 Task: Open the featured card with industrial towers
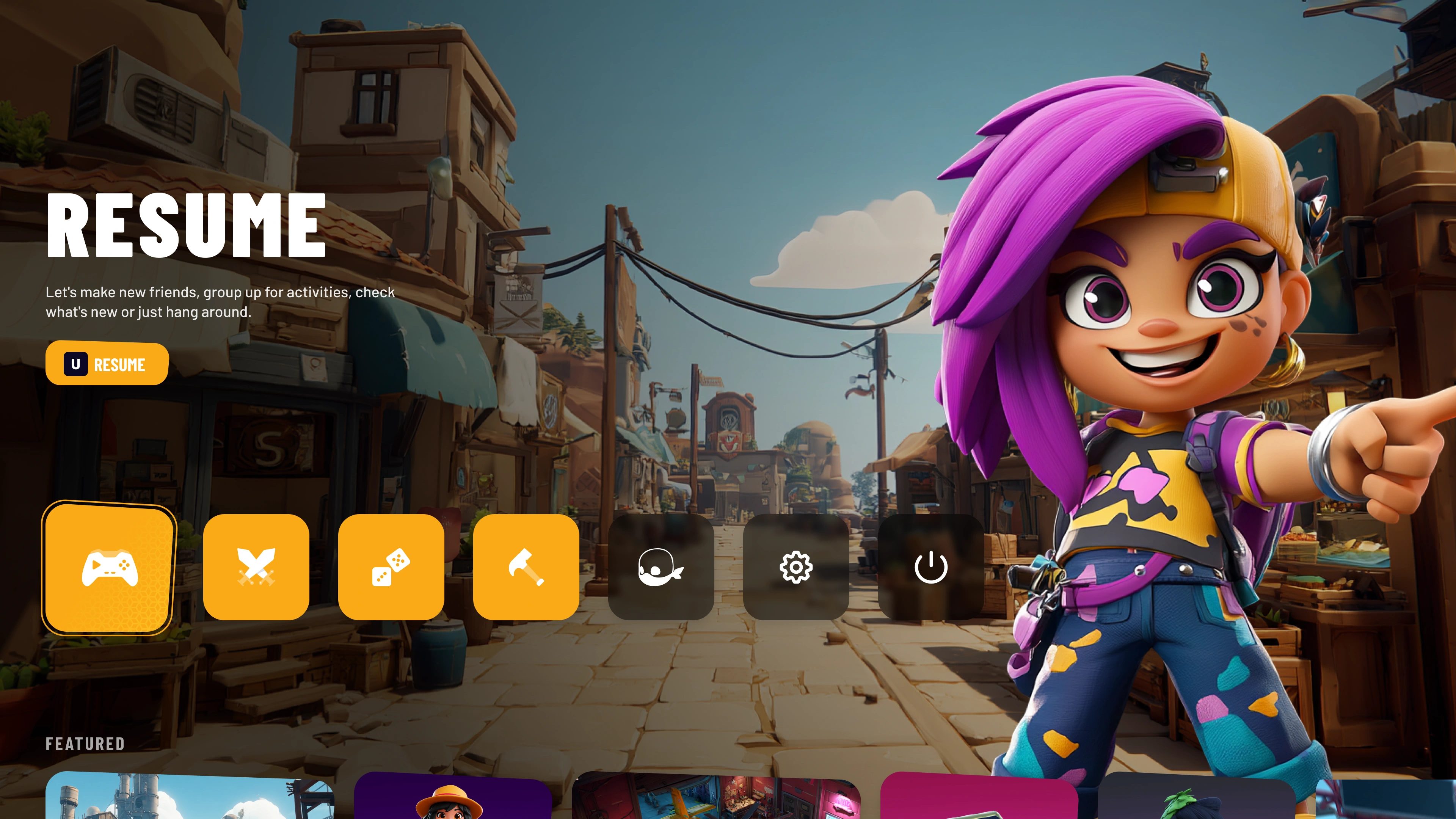(189, 798)
